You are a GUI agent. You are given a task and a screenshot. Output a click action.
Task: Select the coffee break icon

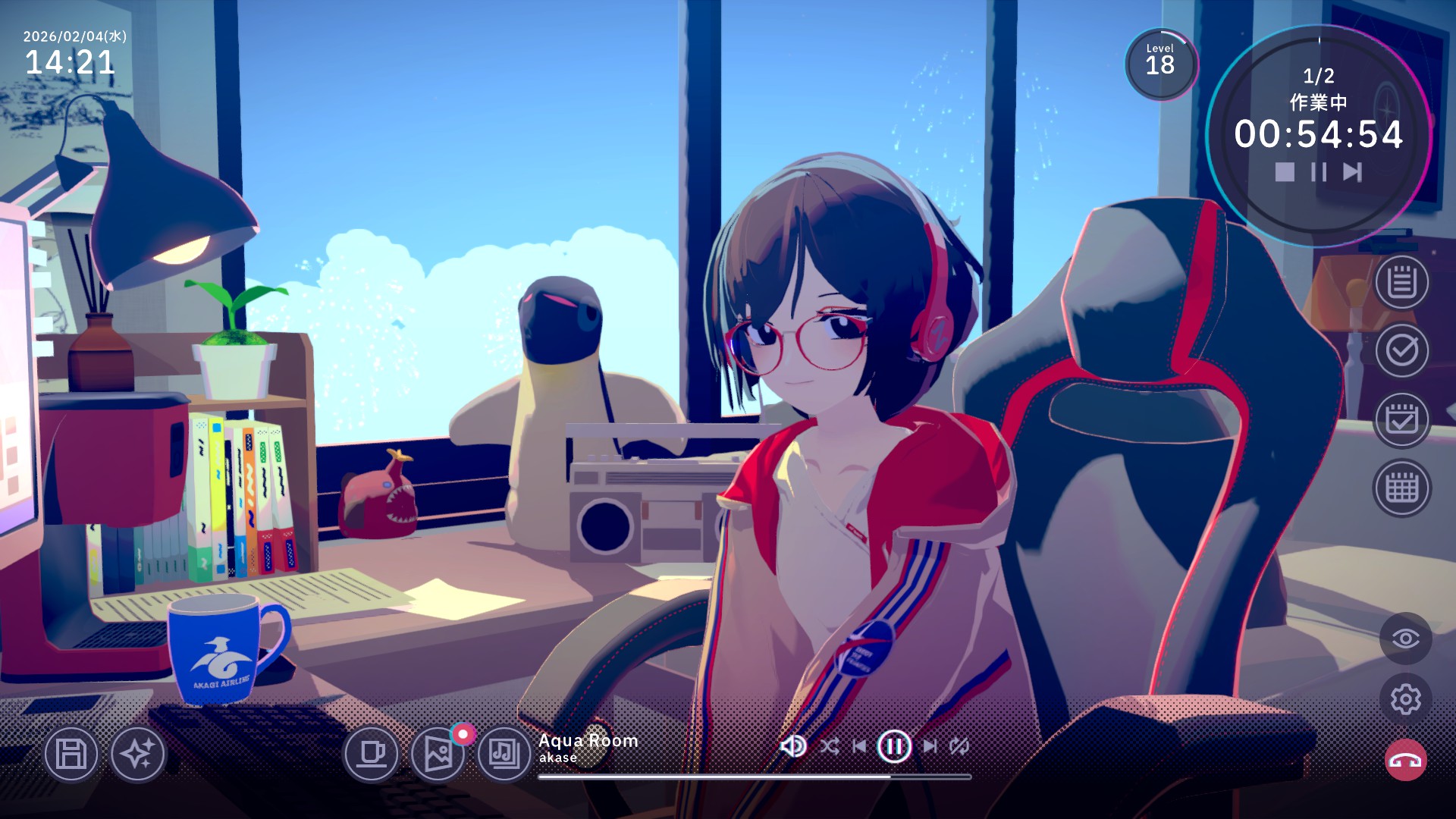pyautogui.click(x=372, y=756)
